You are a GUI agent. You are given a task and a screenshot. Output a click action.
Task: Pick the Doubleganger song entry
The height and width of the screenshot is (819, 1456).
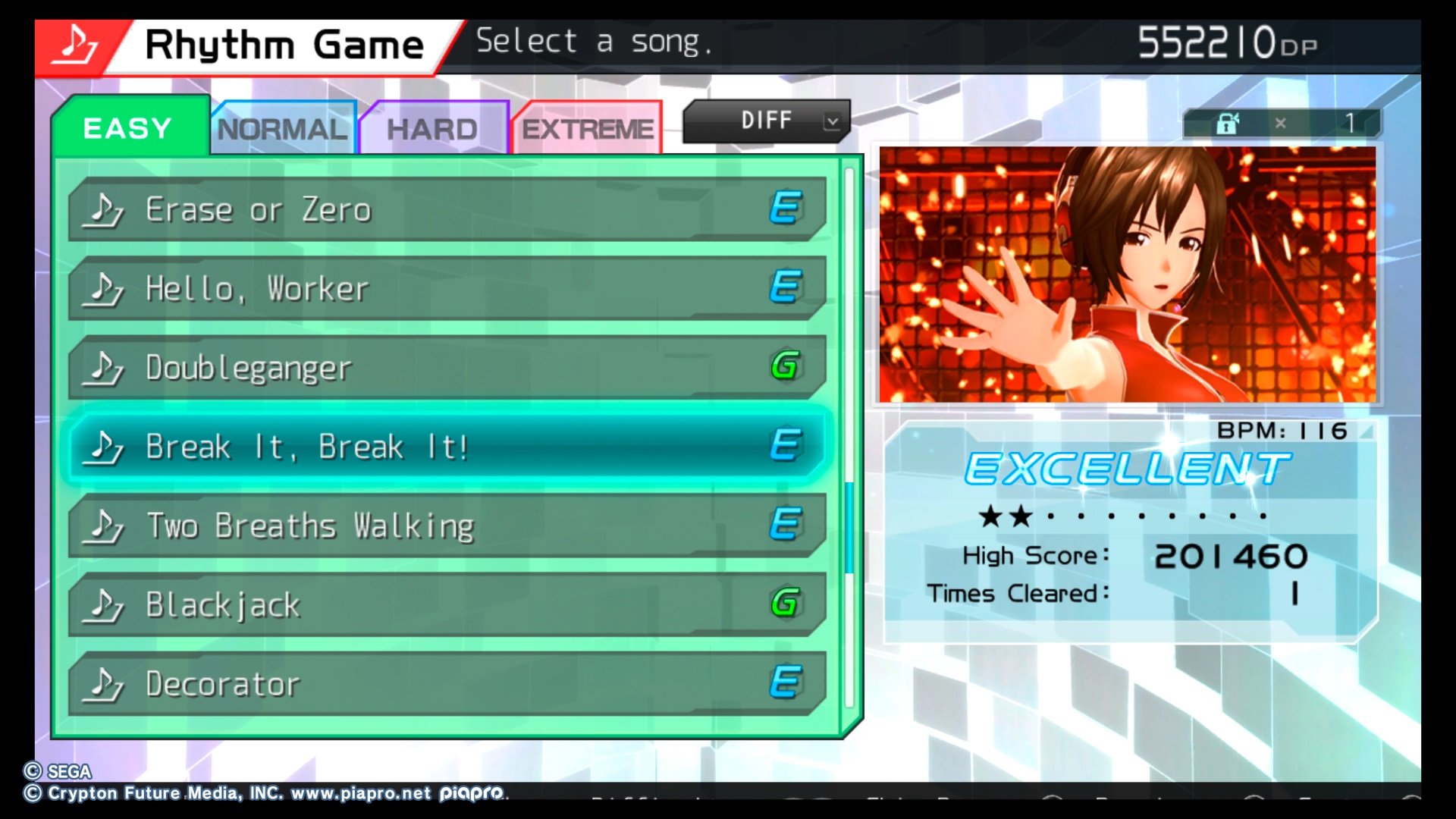(x=446, y=368)
